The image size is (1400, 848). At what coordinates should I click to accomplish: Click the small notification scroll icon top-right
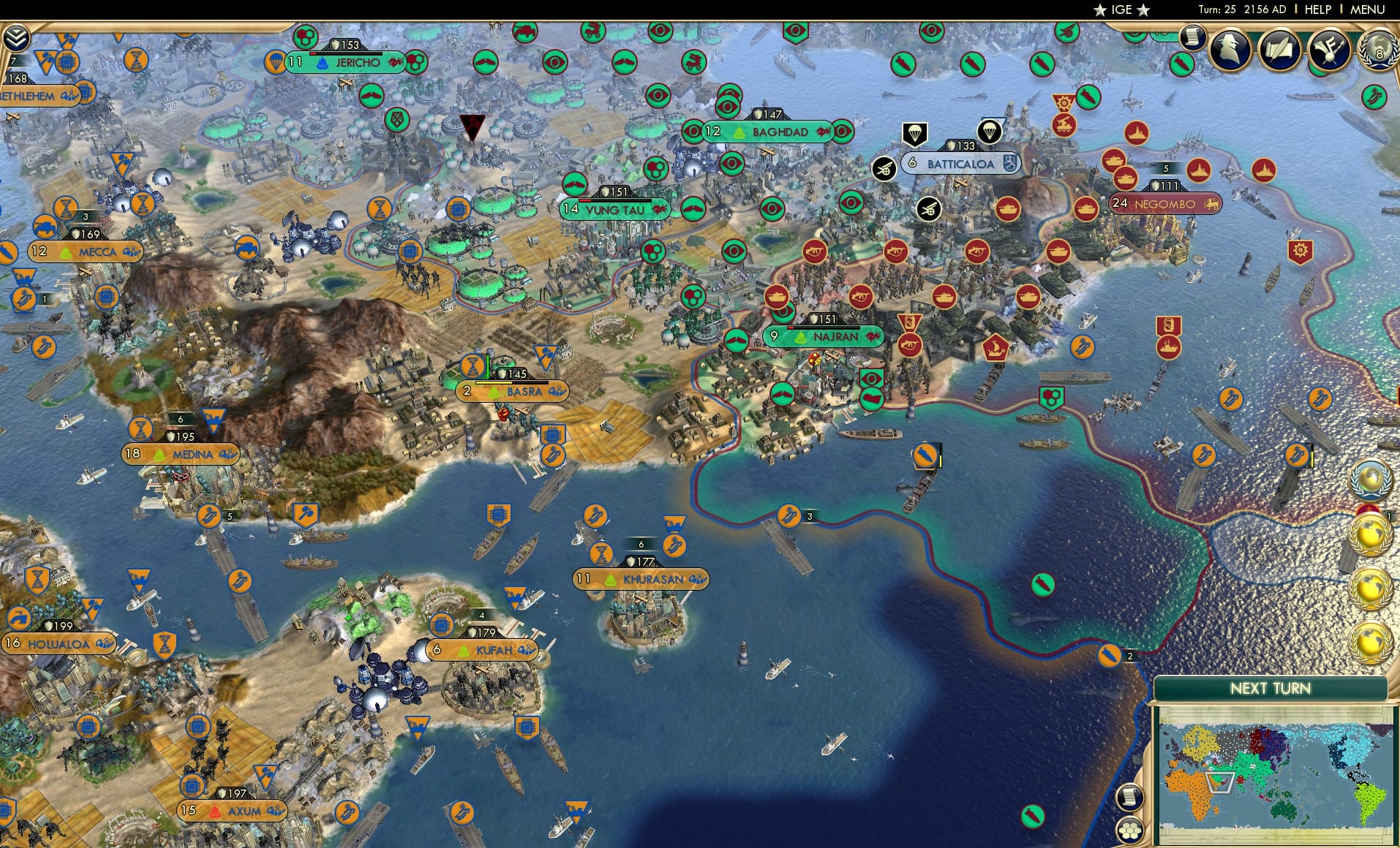coord(1191,39)
